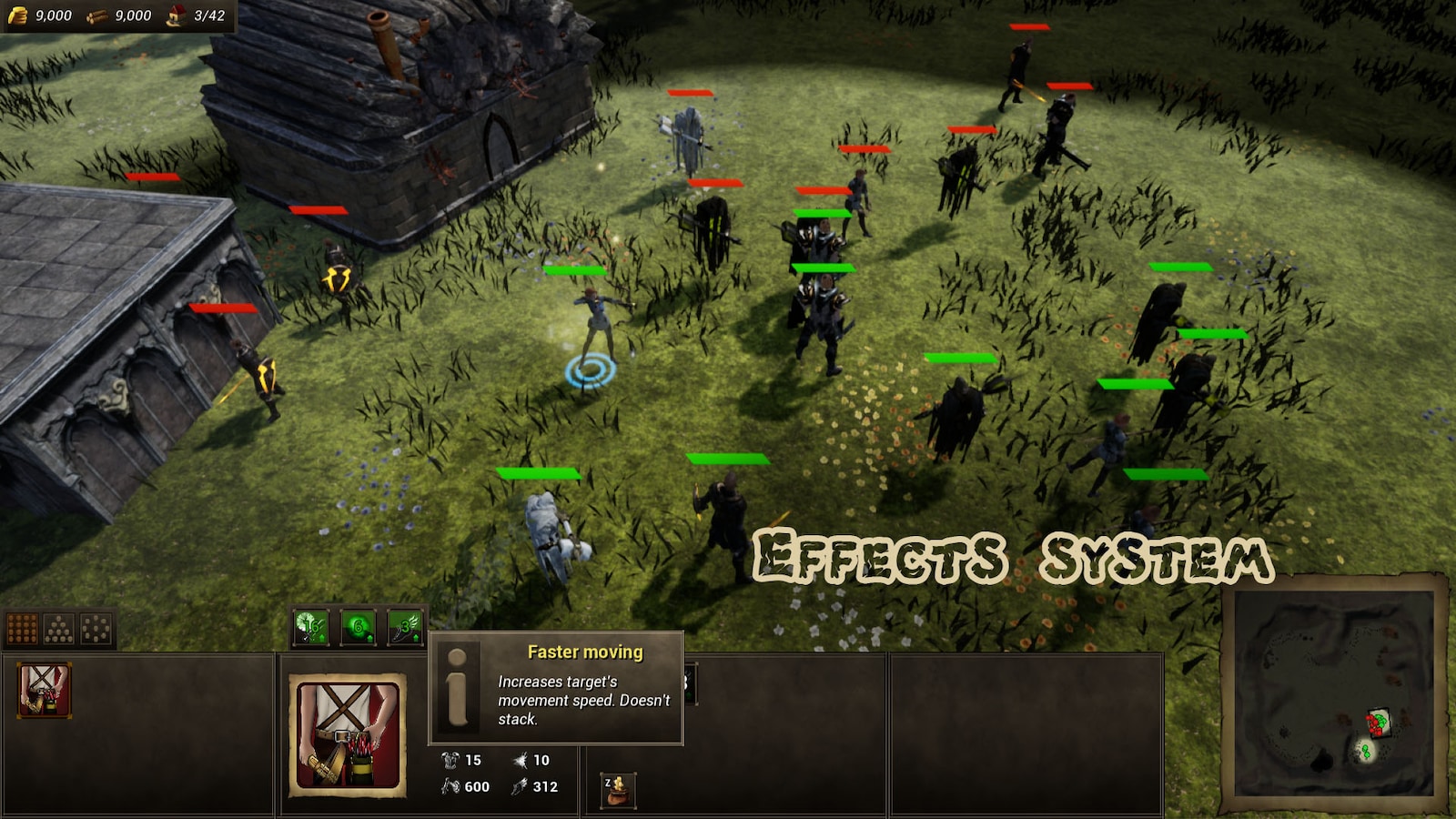Click a green health bar above a knight

(x=822, y=216)
